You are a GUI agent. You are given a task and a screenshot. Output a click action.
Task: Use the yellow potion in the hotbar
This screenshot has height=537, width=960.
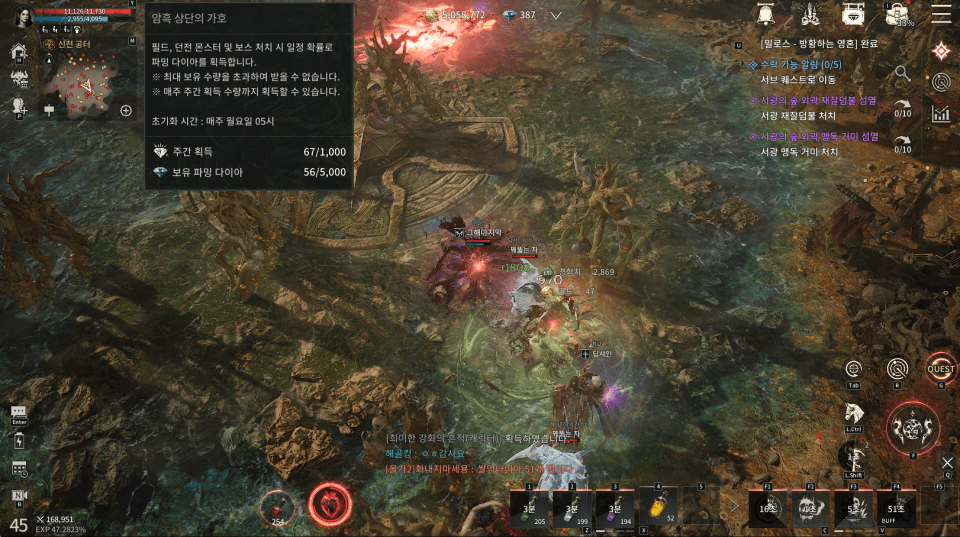click(660, 505)
